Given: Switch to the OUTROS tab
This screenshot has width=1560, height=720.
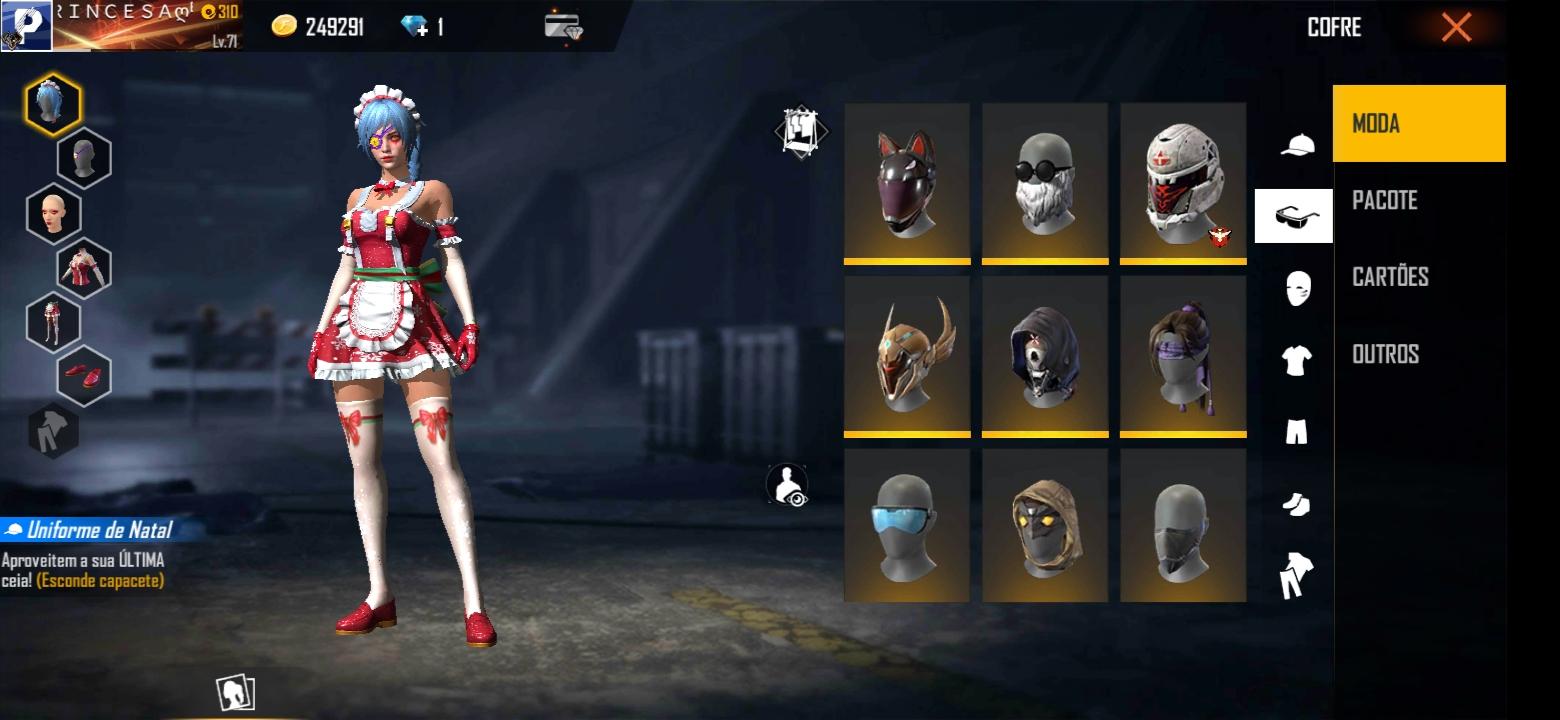Looking at the screenshot, I should pos(1383,354).
